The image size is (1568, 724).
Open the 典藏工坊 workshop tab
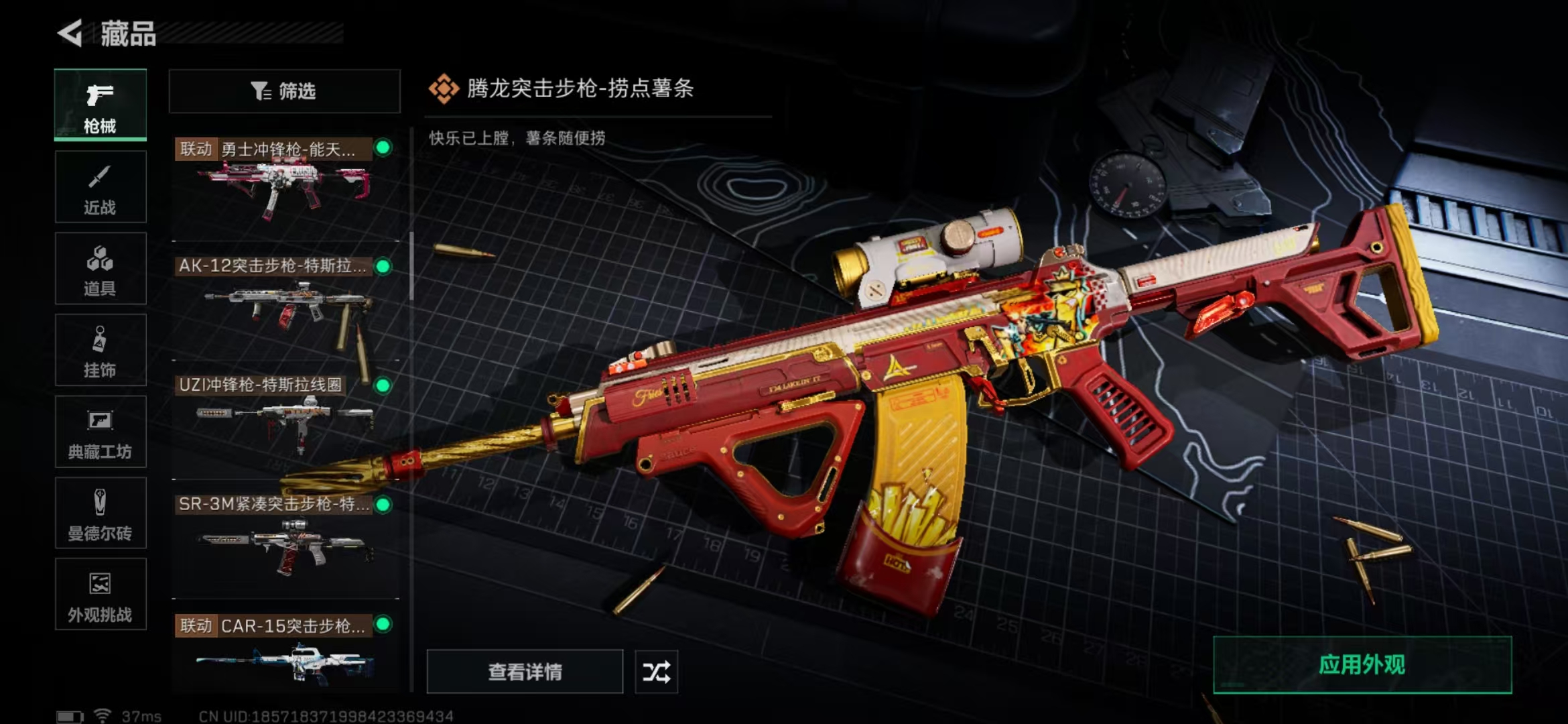[101, 432]
